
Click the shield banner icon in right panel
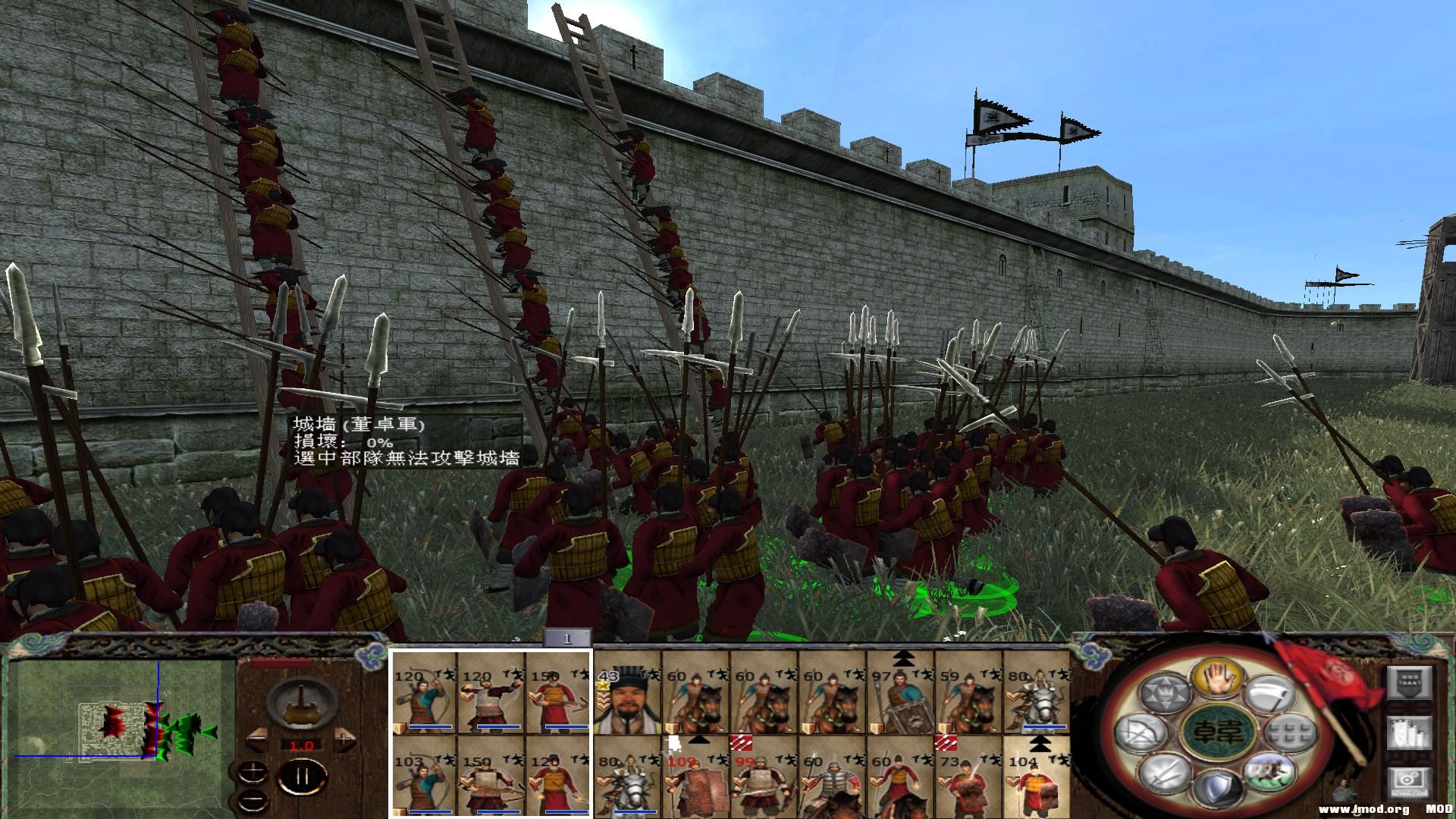click(1410, 682)
